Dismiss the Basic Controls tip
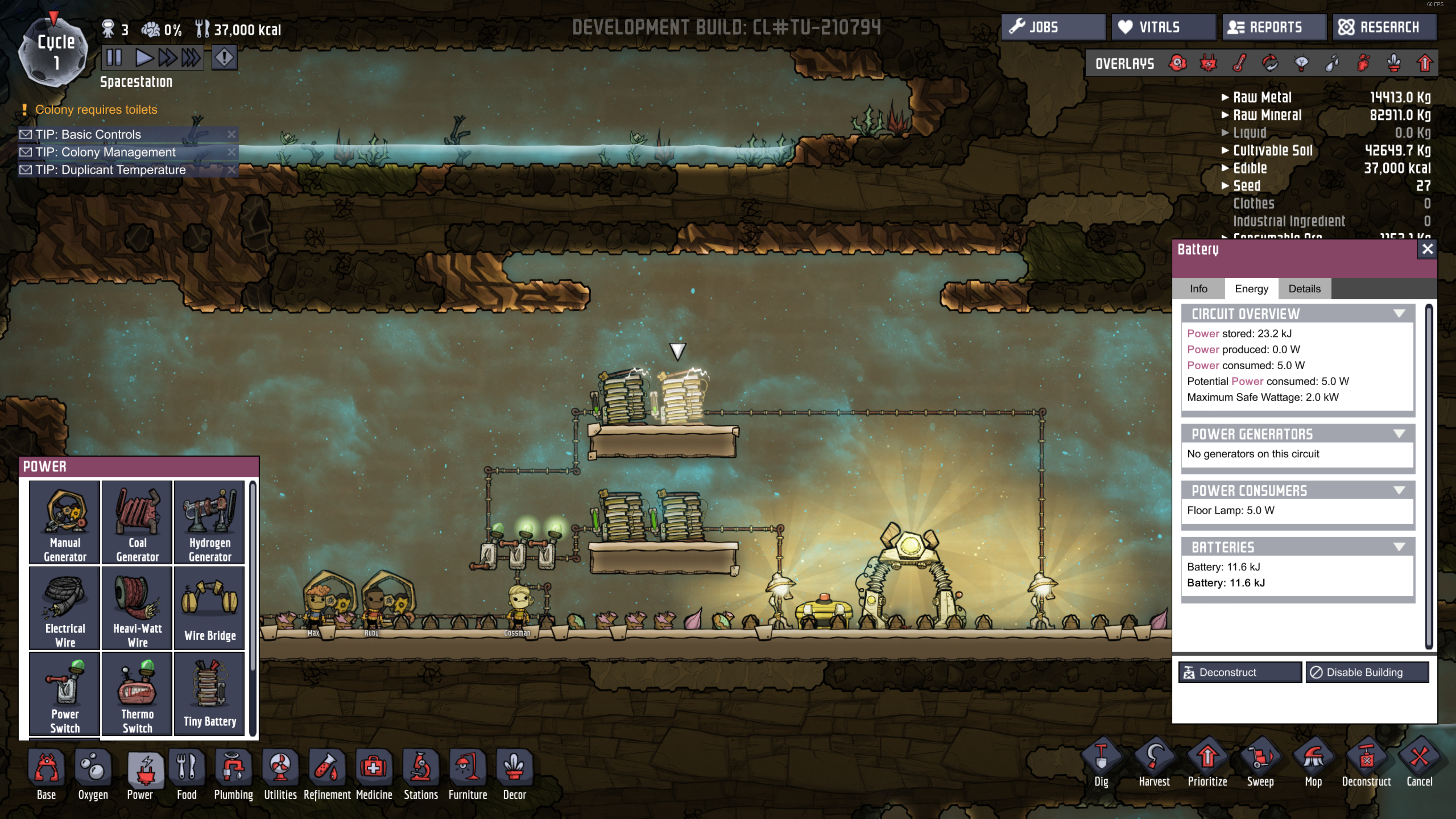 pos(231,135)
